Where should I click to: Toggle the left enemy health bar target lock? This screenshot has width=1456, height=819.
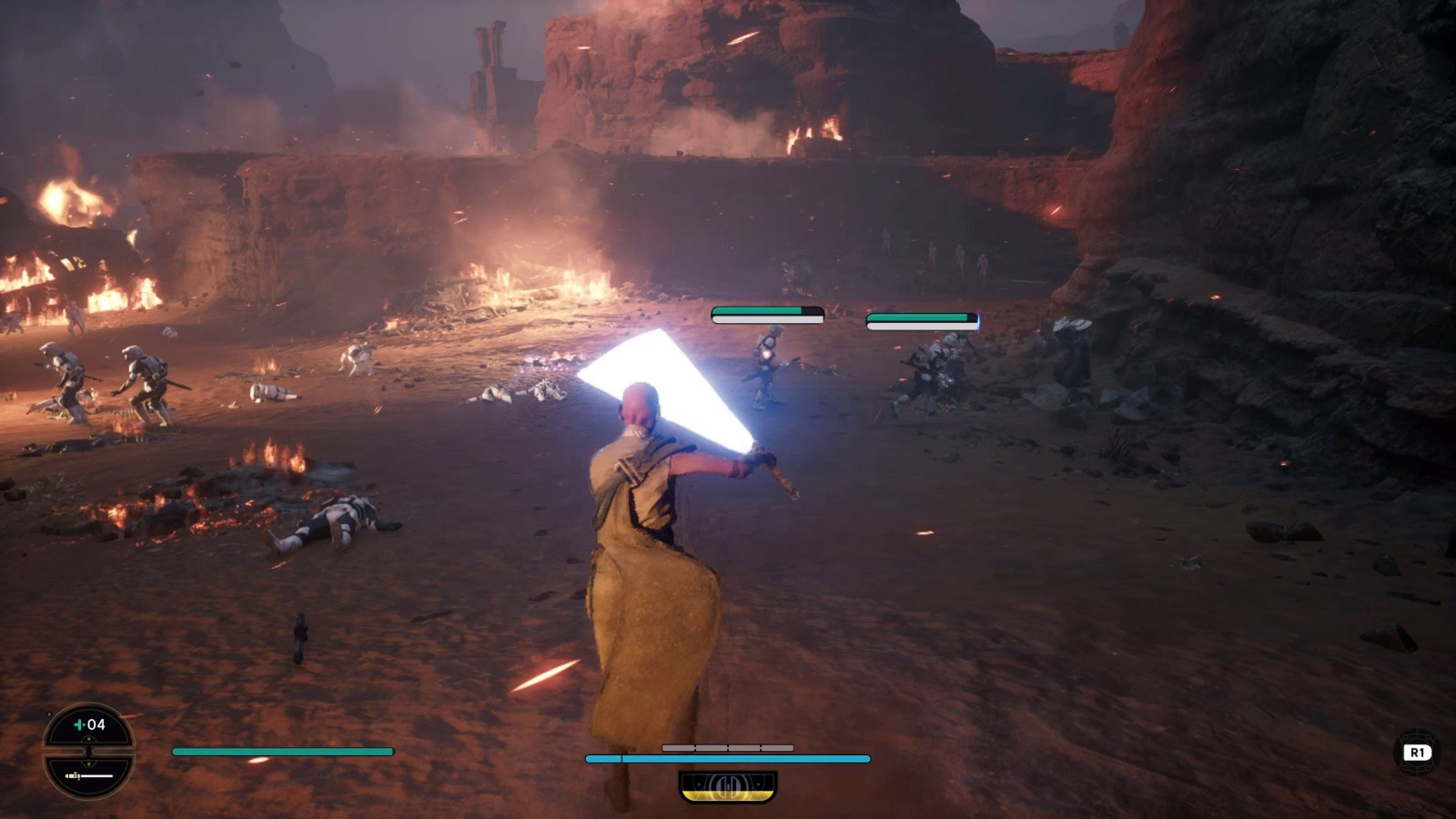pos(765,315)
